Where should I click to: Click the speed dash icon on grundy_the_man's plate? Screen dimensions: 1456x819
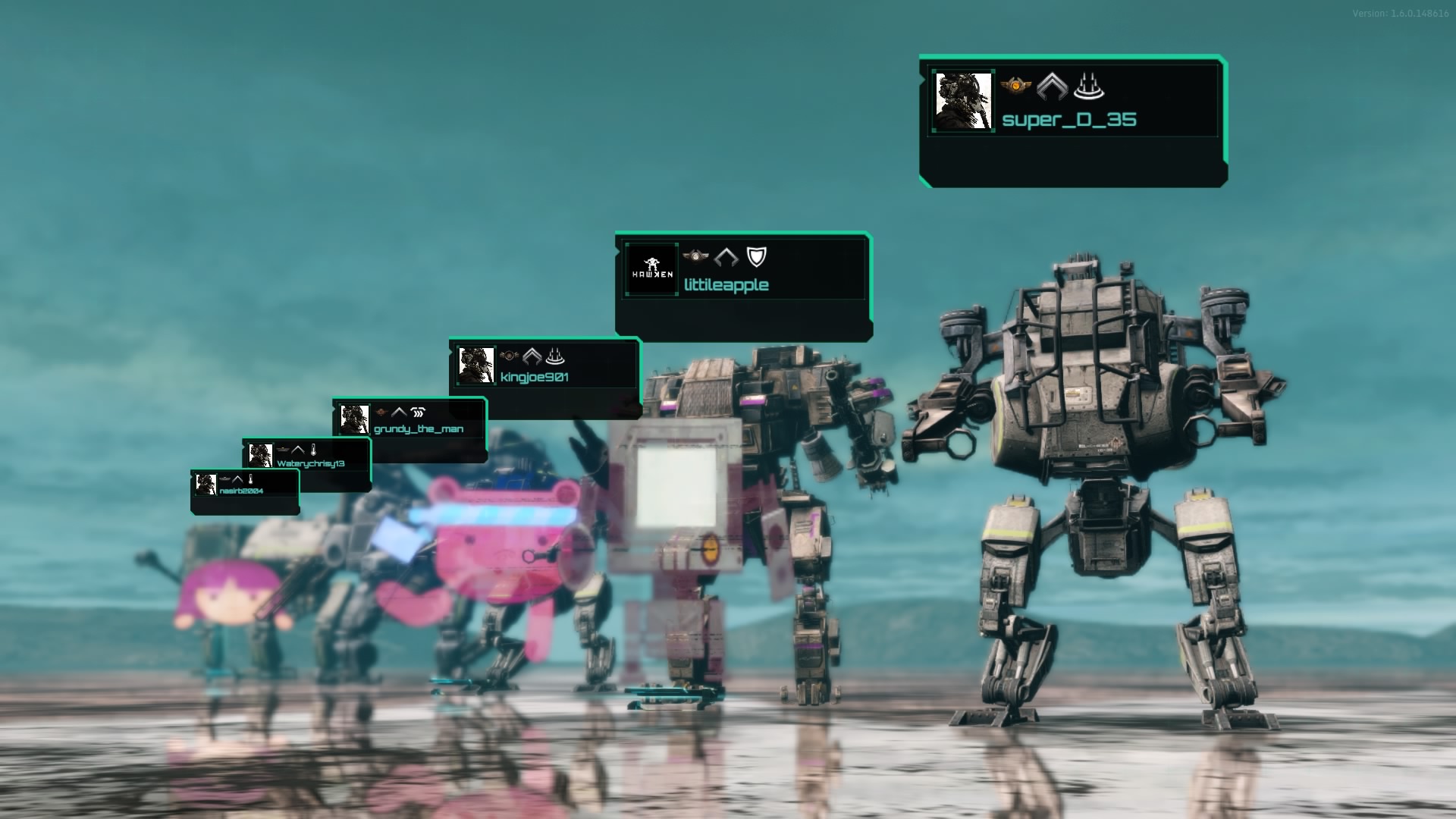[x=418, y=412]
